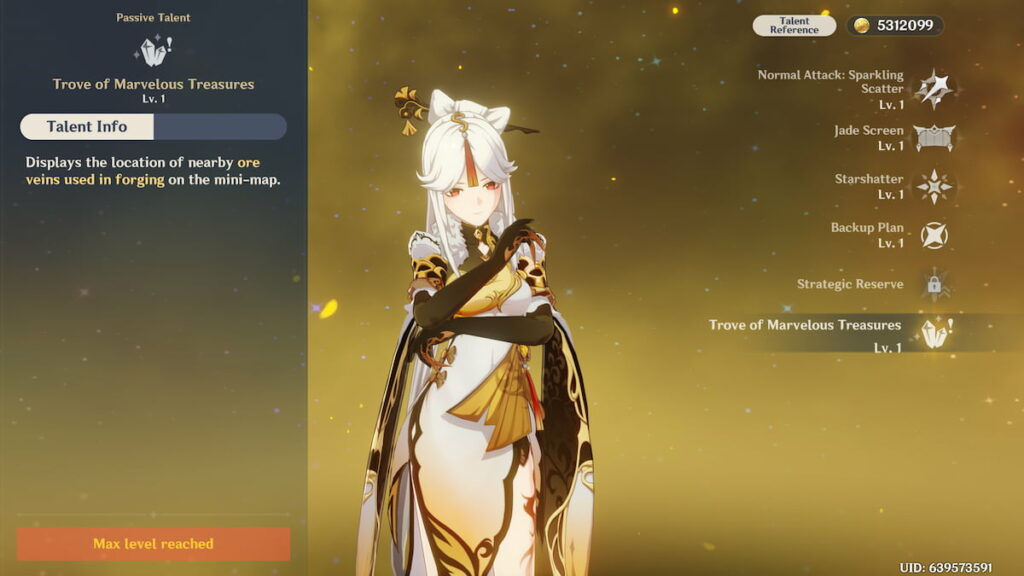The height and width of the screenshot is (576, 1024).
Task: Select the Starshatter talent
Action: [x=934, y=187]
